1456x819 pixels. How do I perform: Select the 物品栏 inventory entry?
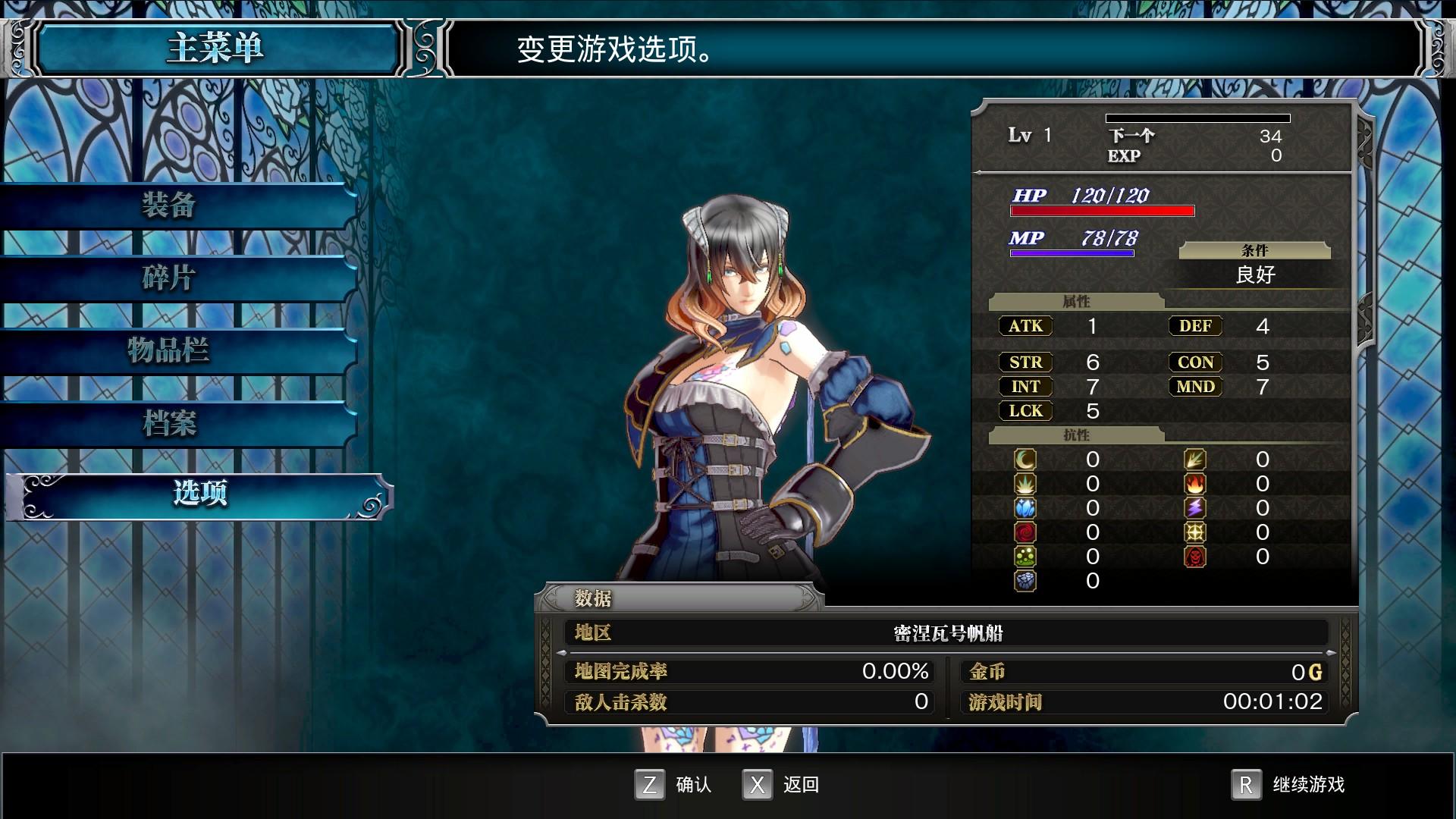(x=168, y=352)
